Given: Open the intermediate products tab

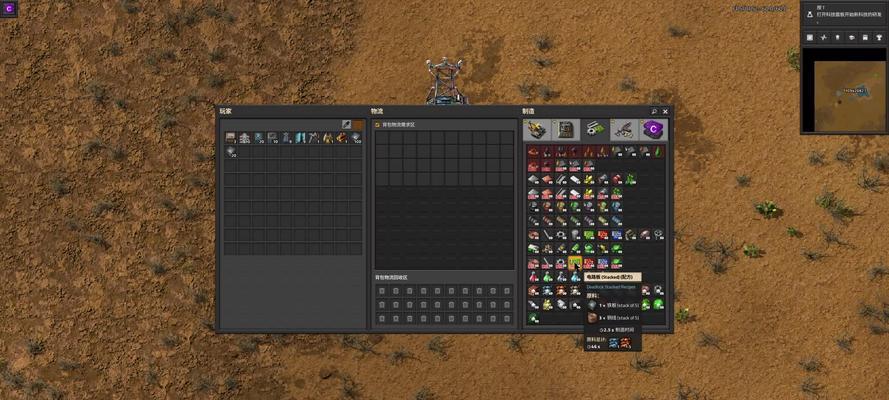Looking at the screenshot, I should pyautogui.click(x=597, y=129).
